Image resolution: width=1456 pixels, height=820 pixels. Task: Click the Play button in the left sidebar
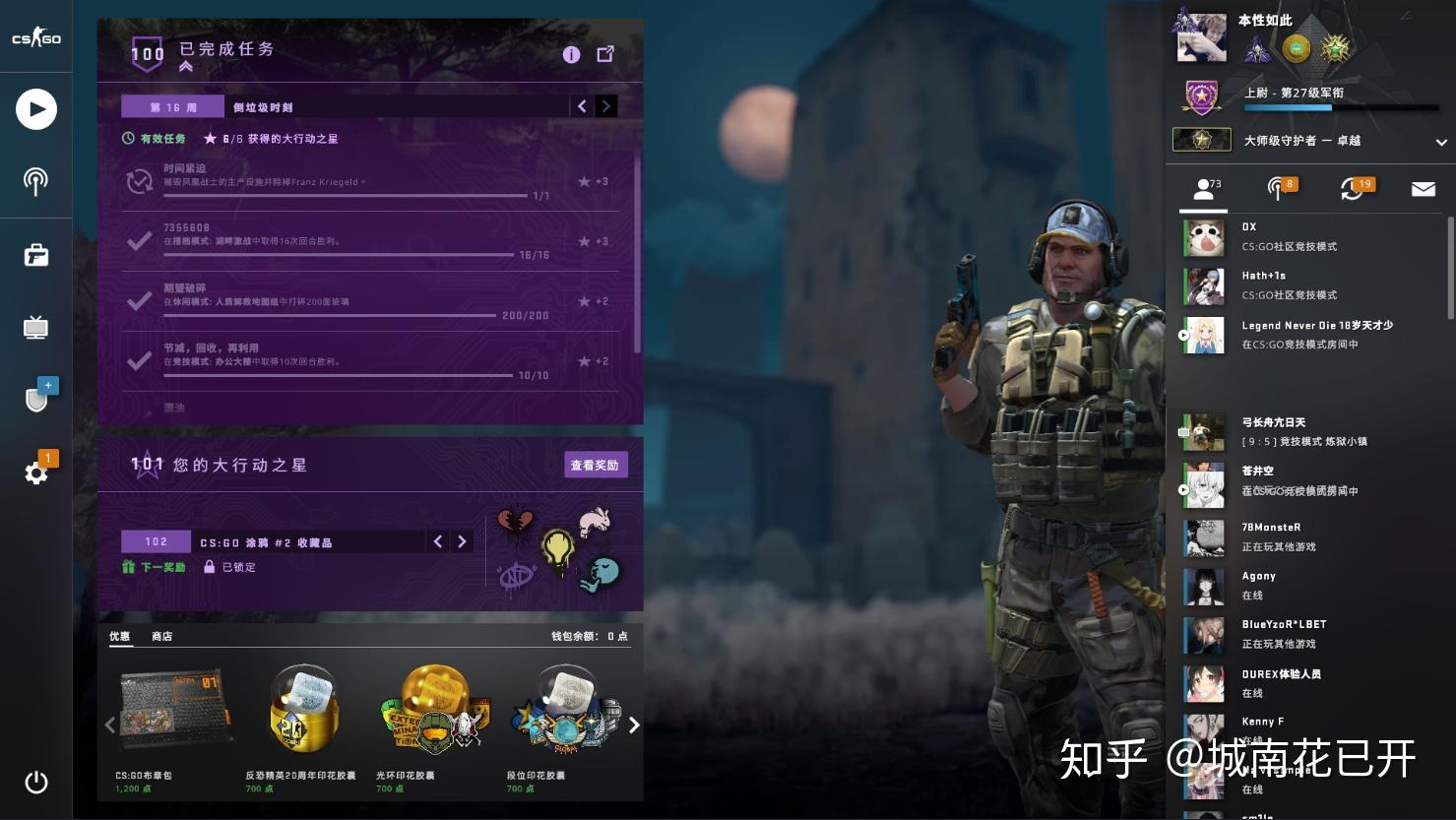click(35, 109)
